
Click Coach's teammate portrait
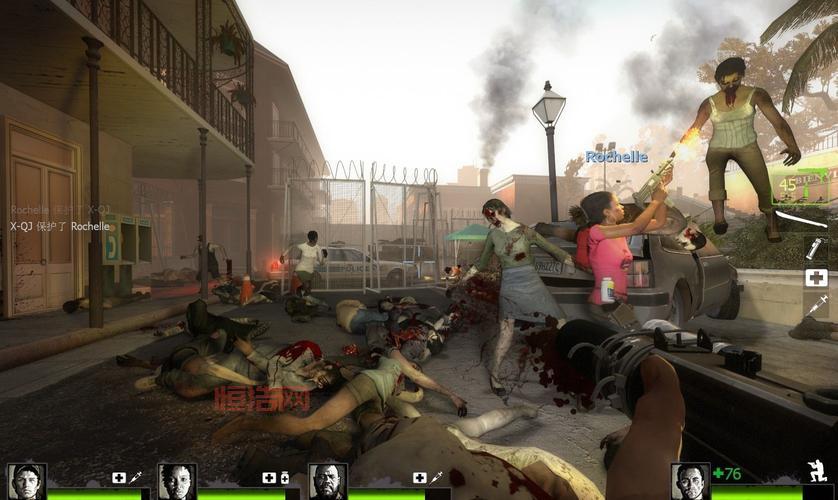point(327,481)
